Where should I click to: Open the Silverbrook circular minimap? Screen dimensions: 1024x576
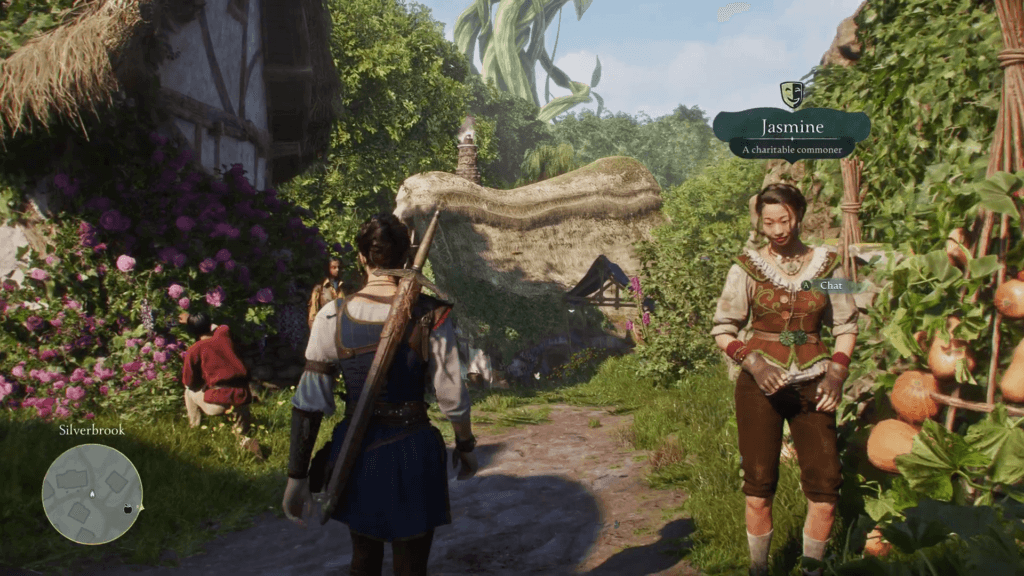(92, 494)
